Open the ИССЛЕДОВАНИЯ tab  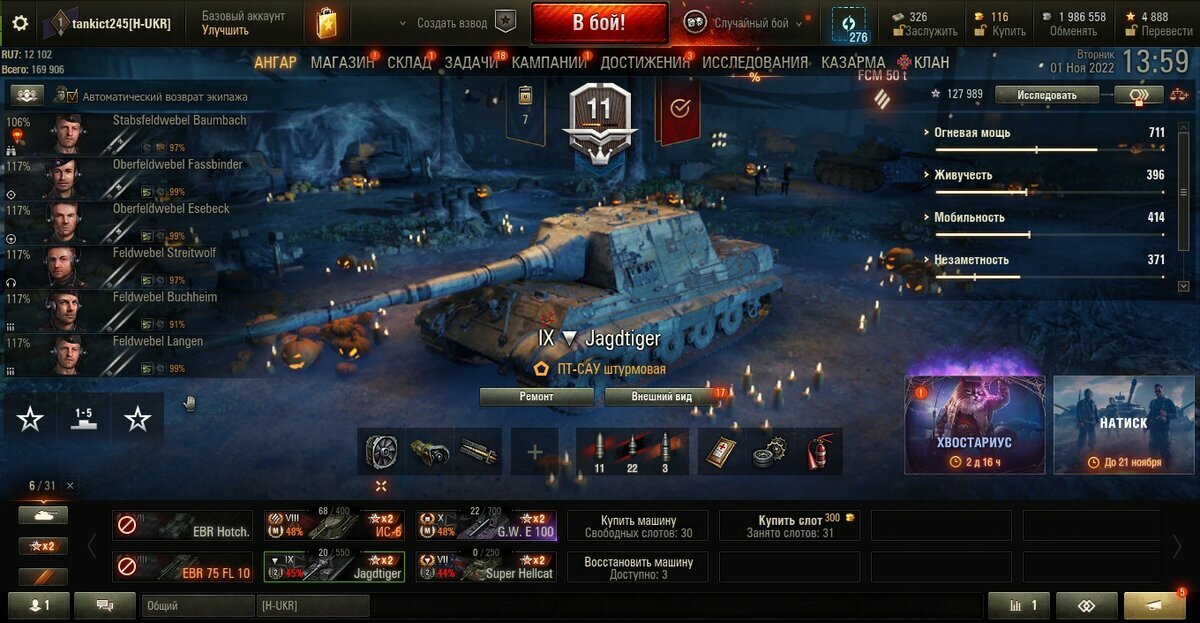click(x=754, y=62)
